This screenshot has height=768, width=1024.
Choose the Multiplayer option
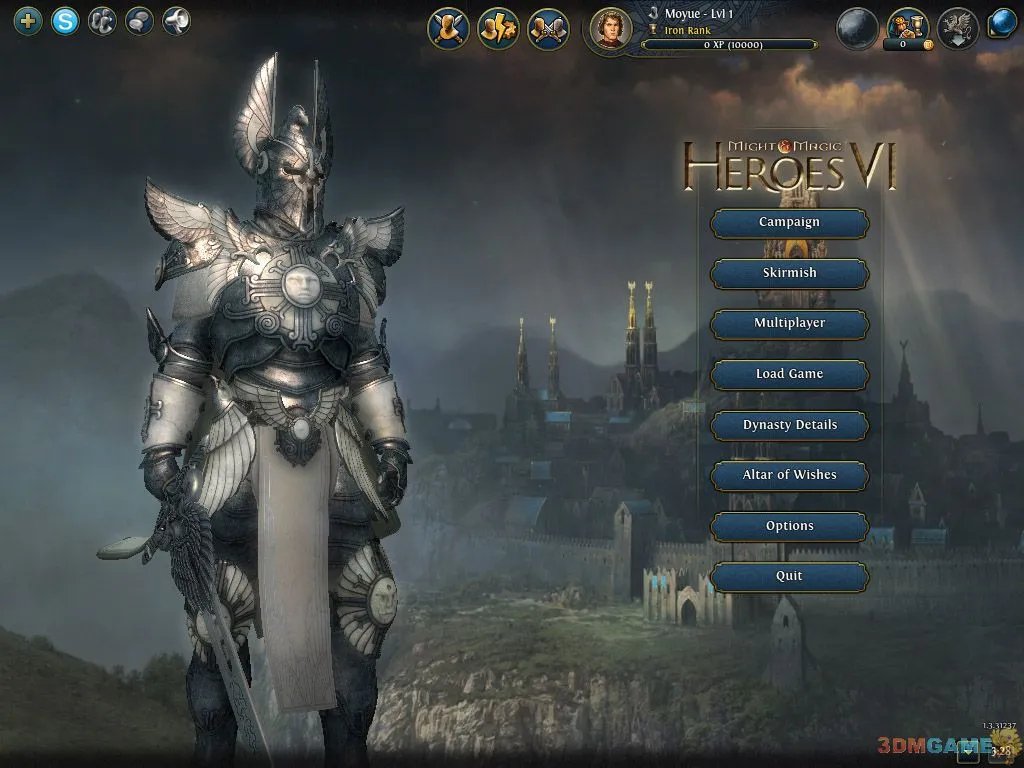[789, 324]
